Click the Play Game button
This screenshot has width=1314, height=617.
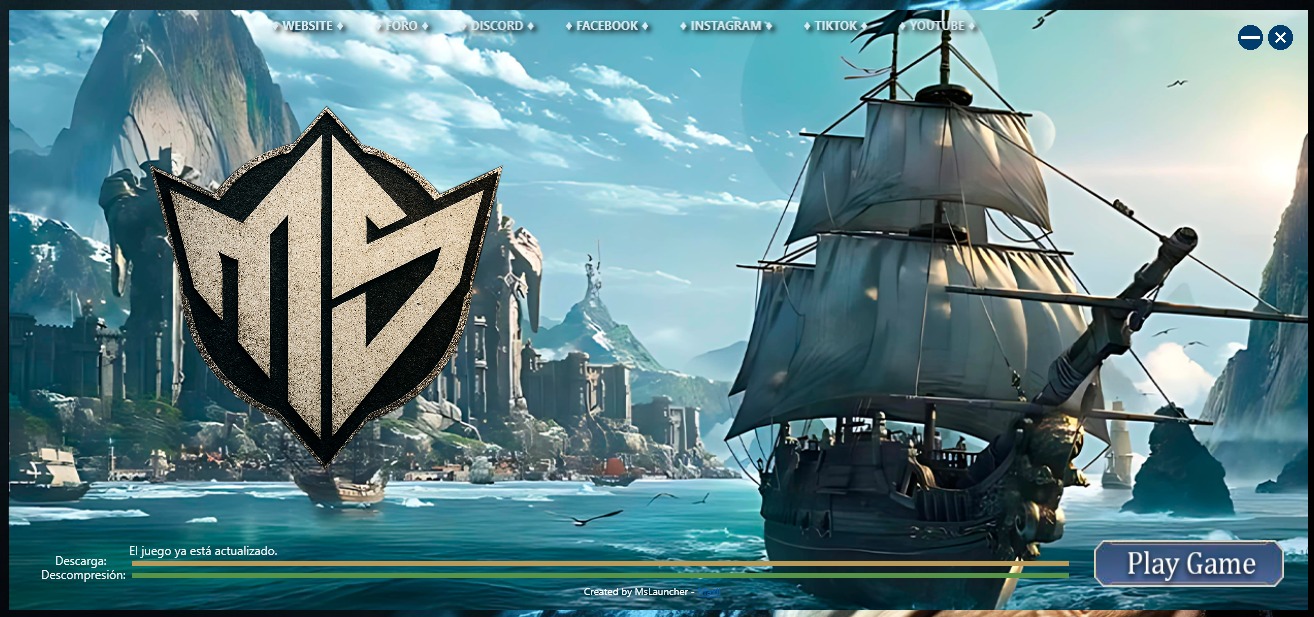click(1189, 564)
